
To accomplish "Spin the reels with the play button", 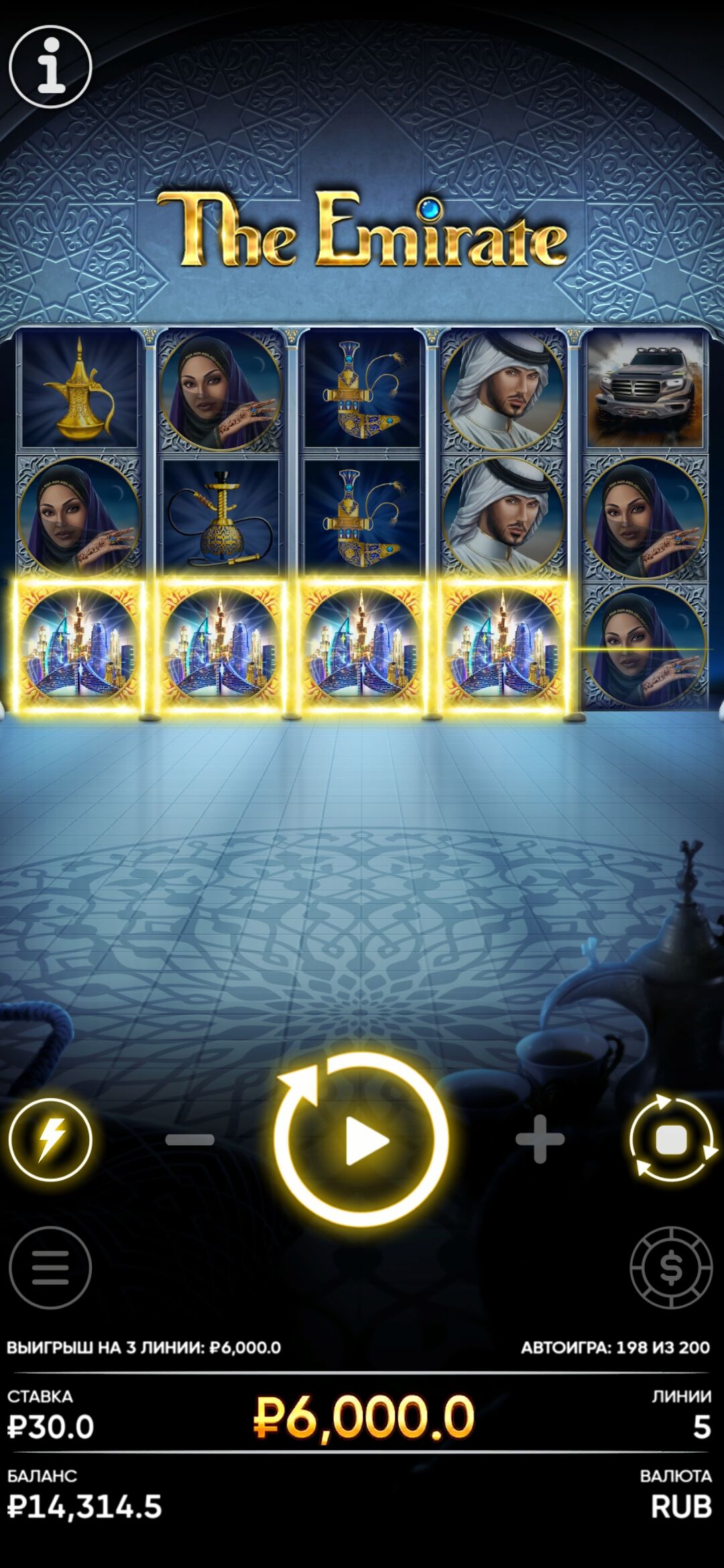I will [x=361, y=1139].
